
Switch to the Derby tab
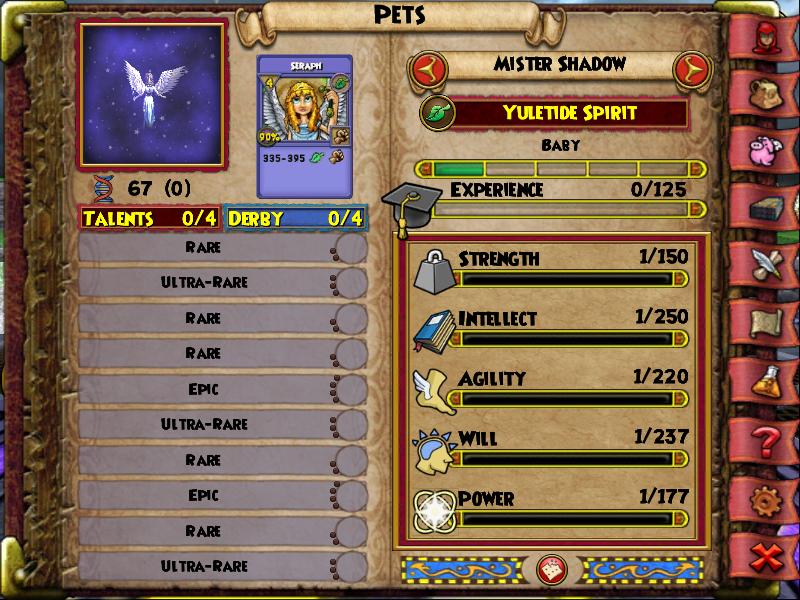(296, 217)
